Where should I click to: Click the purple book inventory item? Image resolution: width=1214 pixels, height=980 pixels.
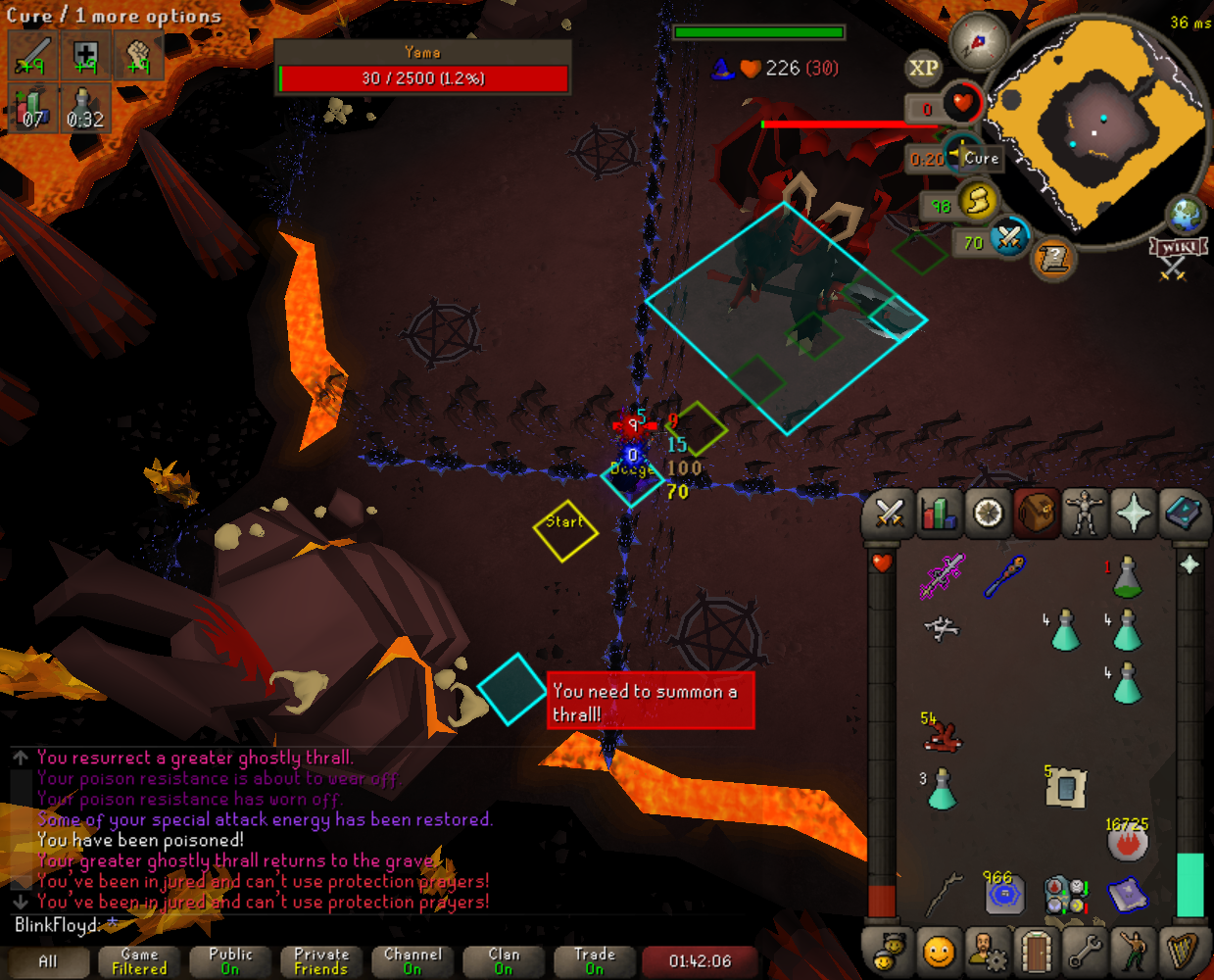tap(1127, 894)
